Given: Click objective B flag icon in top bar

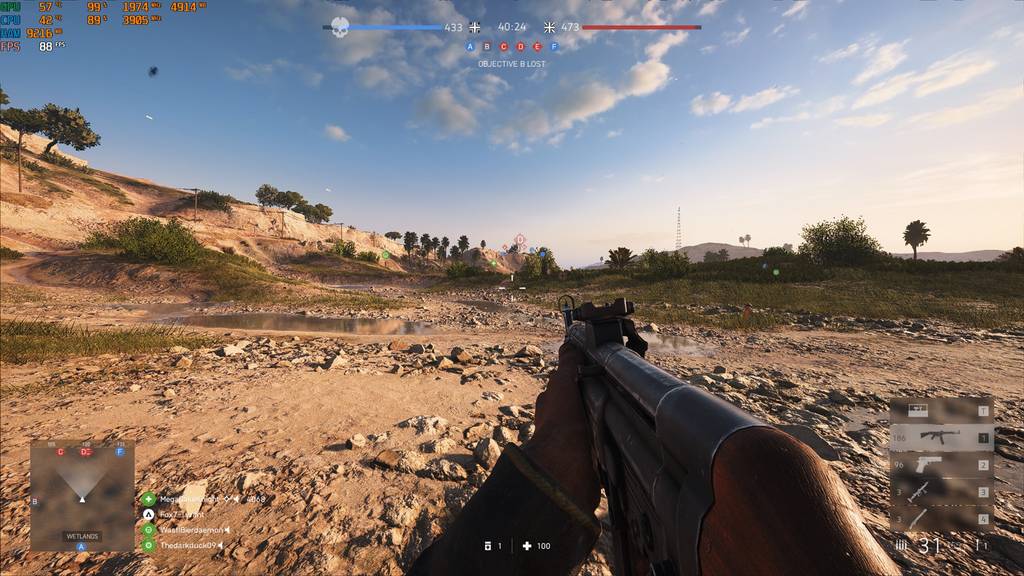Looking at the screenshot, I should (x=487, y=46).
